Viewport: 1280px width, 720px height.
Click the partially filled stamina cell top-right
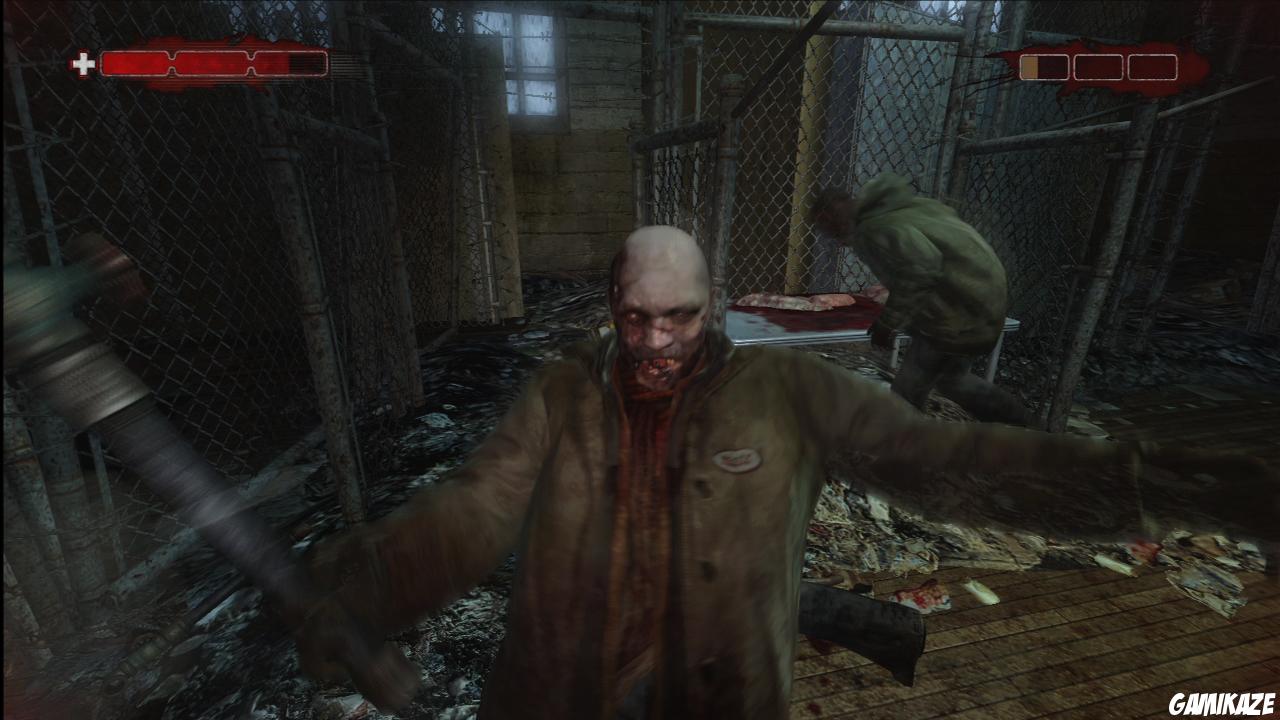(x=1044, y=67)
